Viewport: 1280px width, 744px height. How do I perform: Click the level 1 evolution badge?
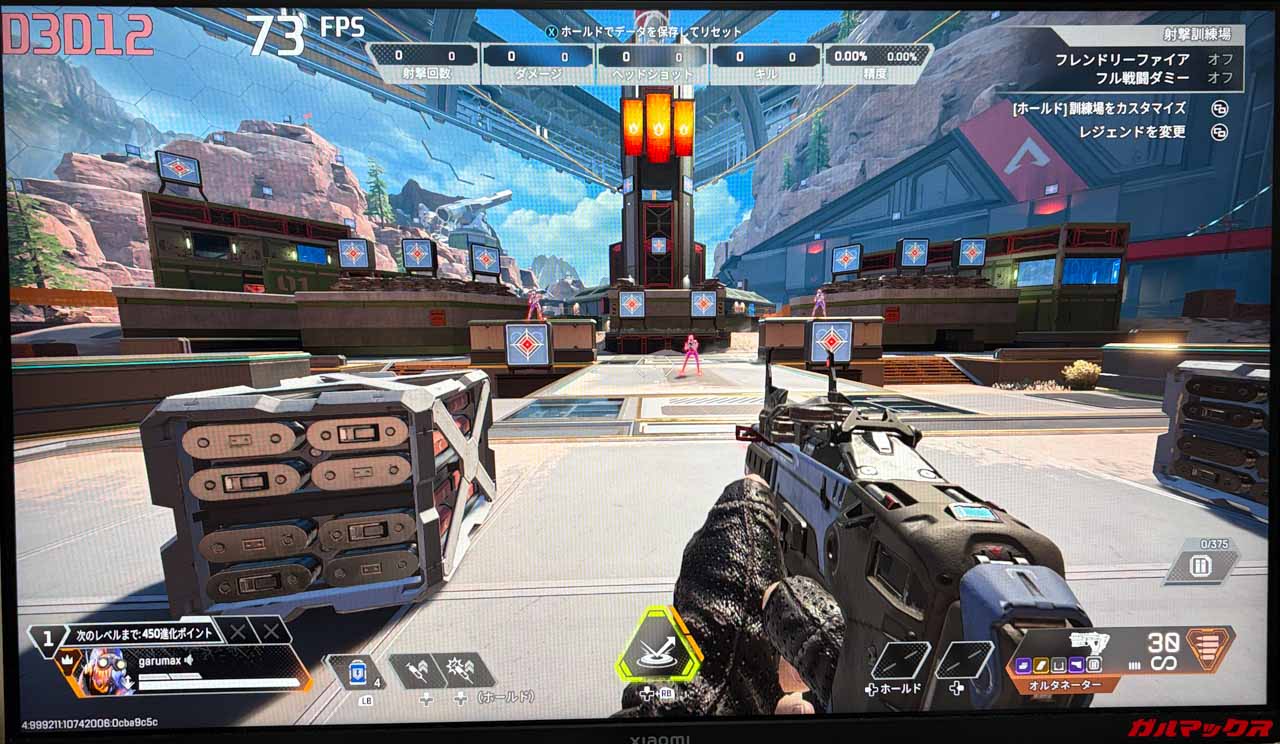coord(45,638)
